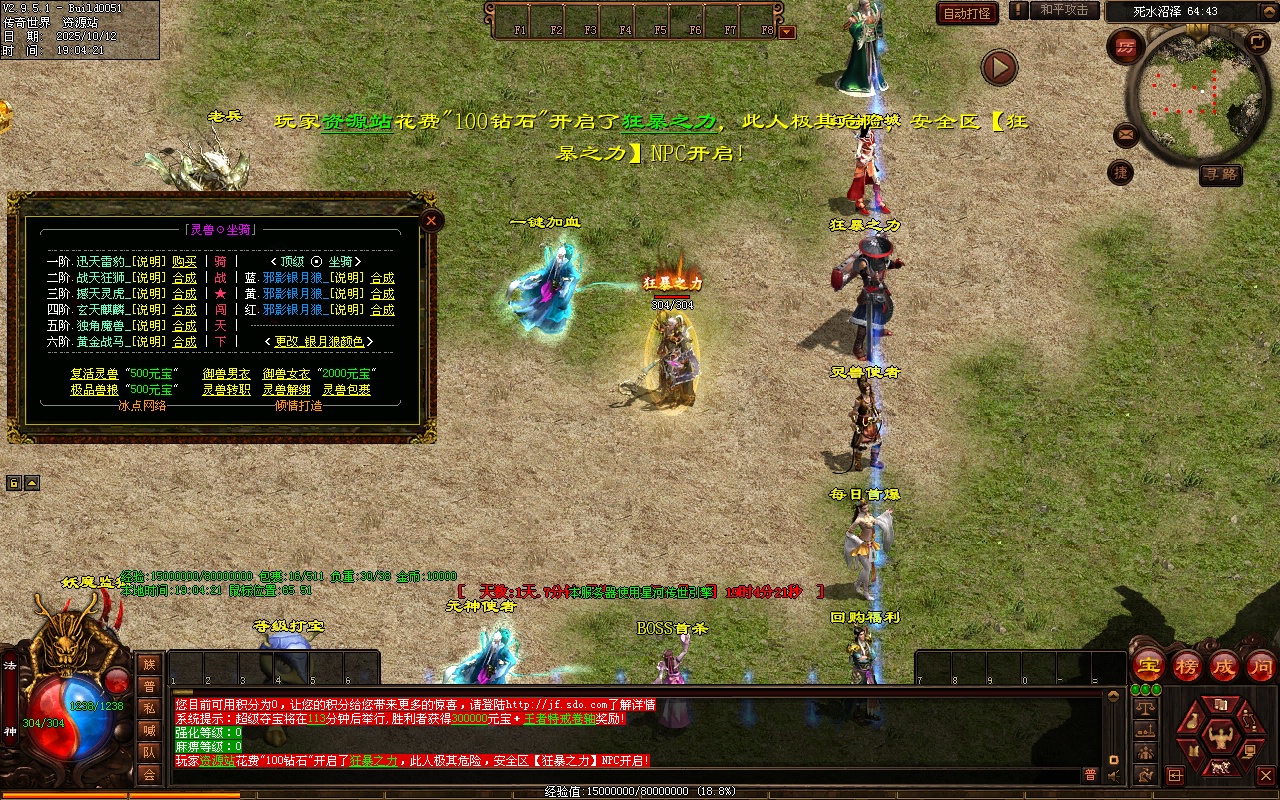Buy the 迅天雷豹 mount via 购买
Screen dimensions: 1280x800
pyautogui.click(x=184, y=262)
